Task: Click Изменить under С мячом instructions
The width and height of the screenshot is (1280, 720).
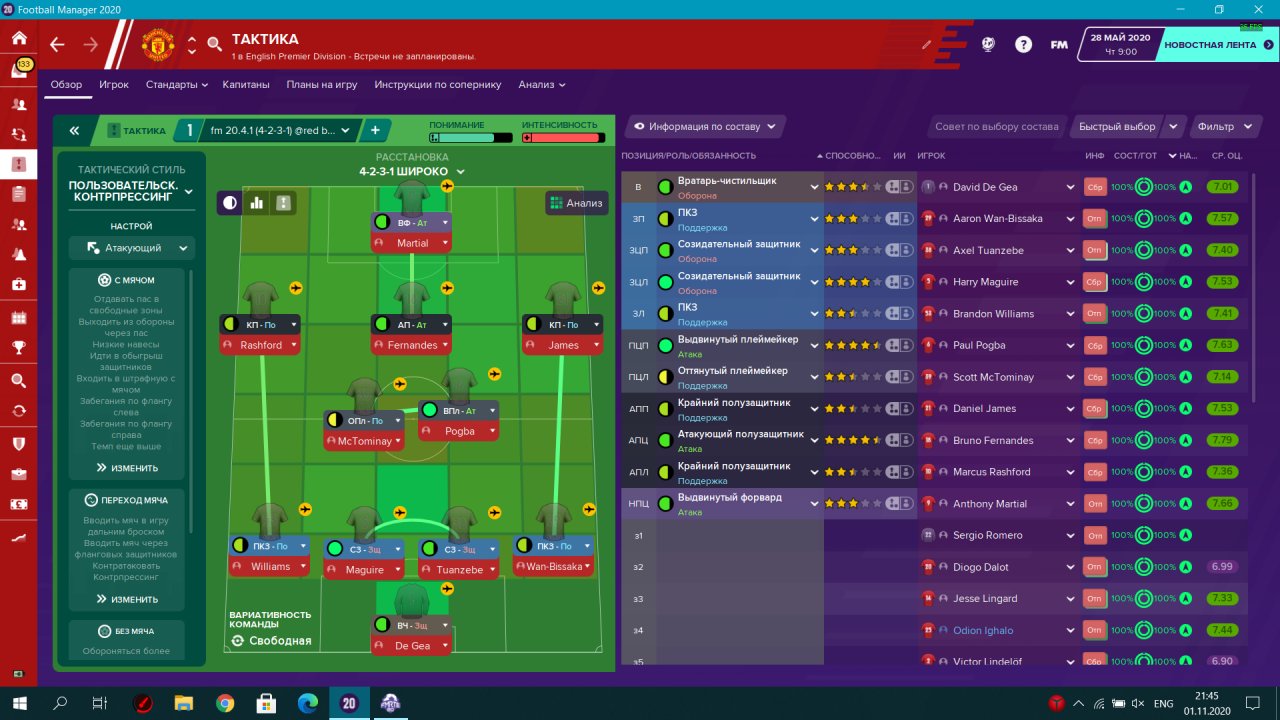Action: click(127, 468)
